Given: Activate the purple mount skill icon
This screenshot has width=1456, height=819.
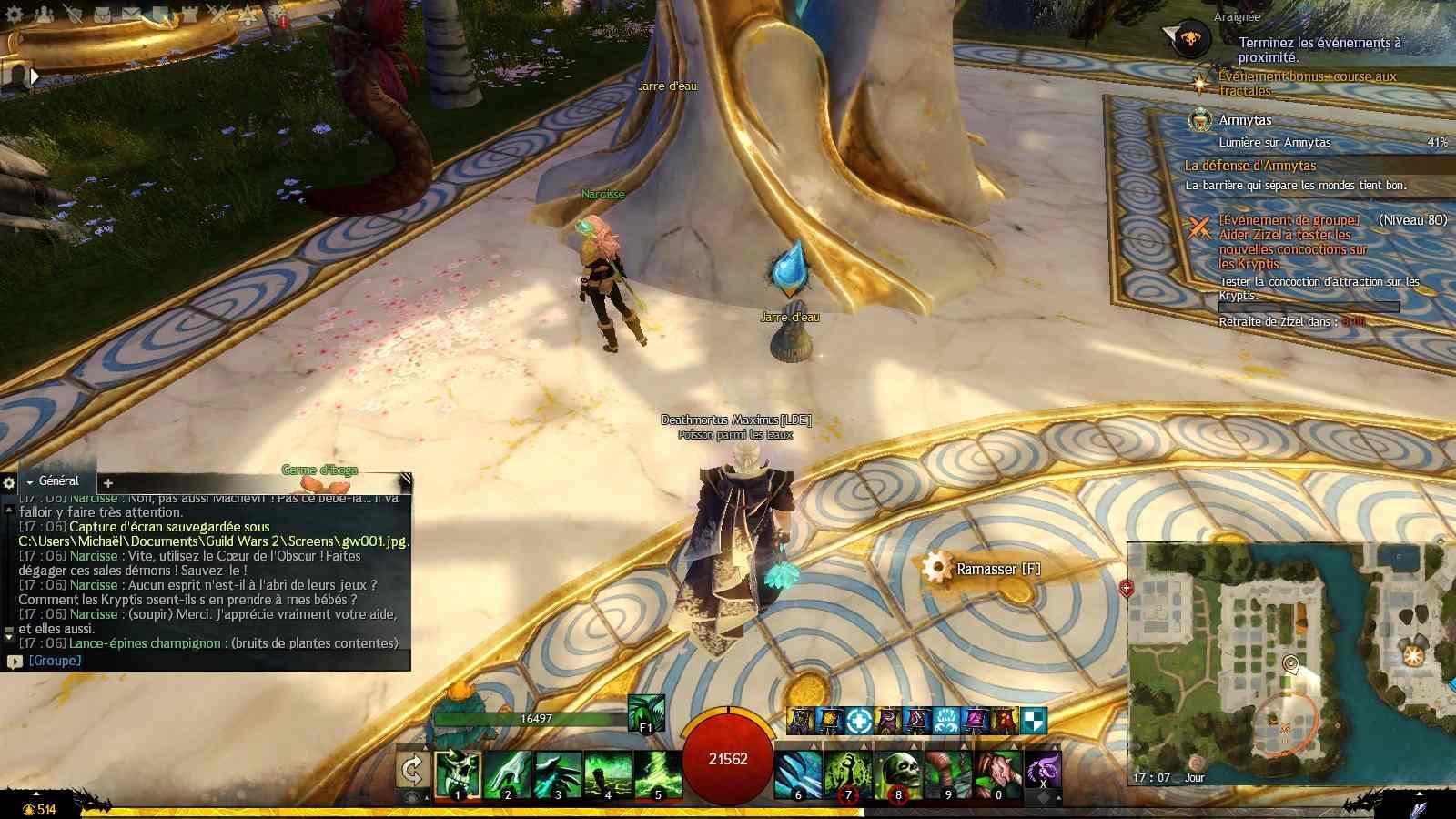Looking at the screenshot, I should [x=1043, y=770].
